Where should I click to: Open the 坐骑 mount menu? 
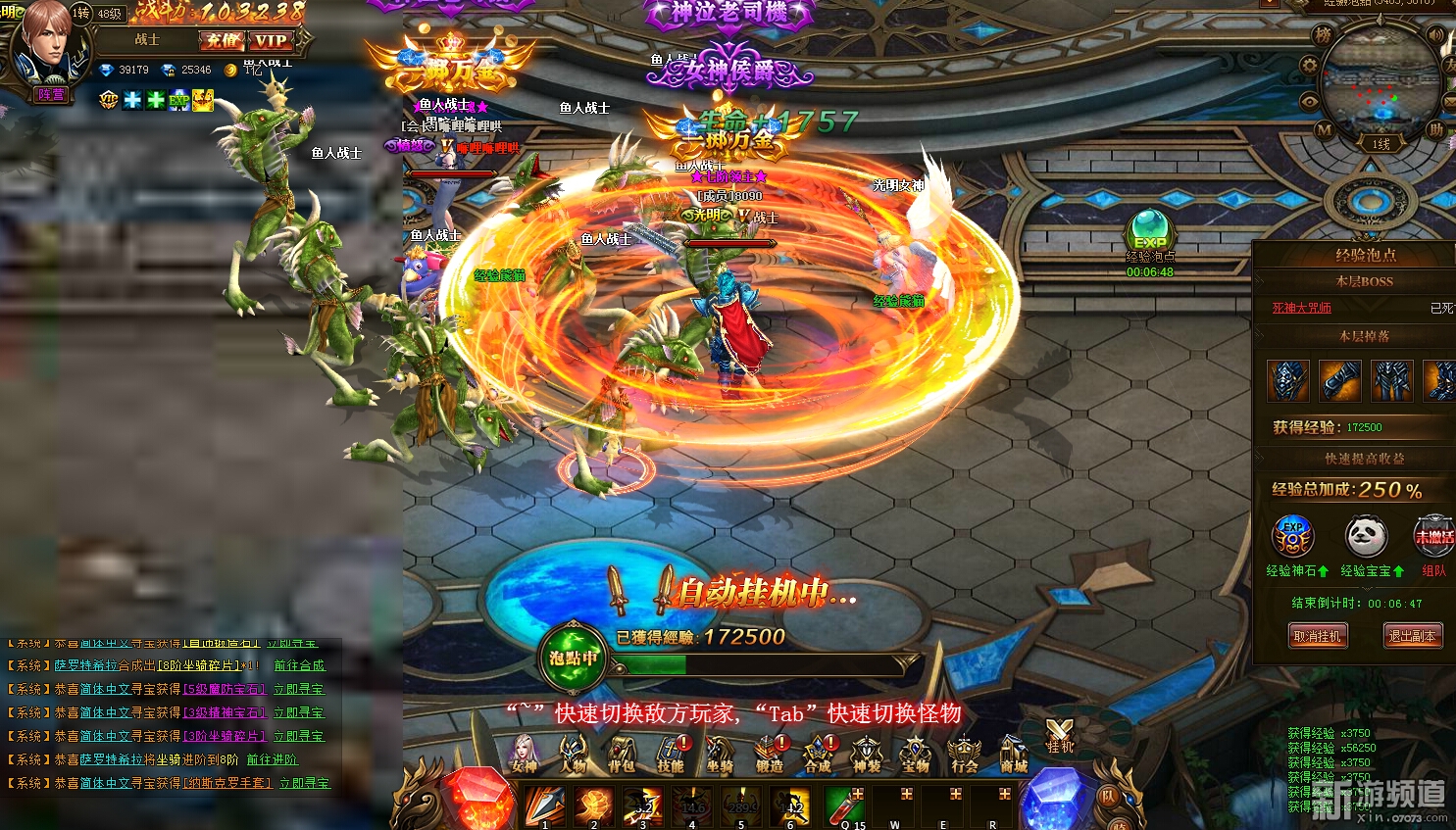click(720, 754)
